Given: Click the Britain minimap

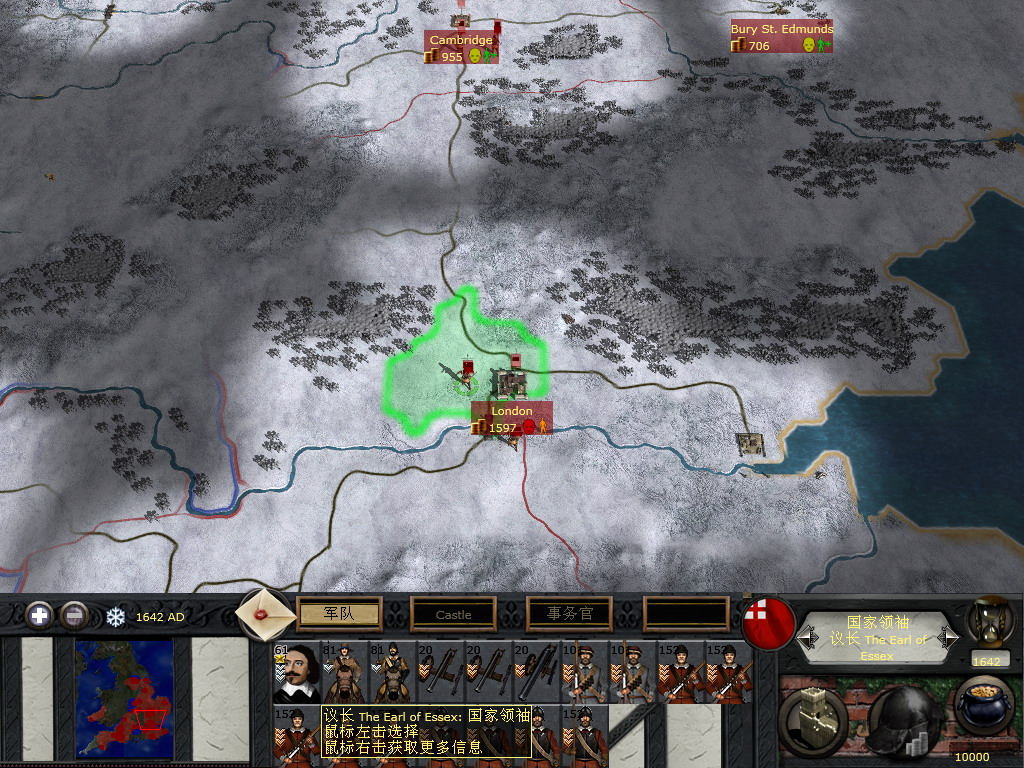Looking at the screenshot, I should pos(124,687).
